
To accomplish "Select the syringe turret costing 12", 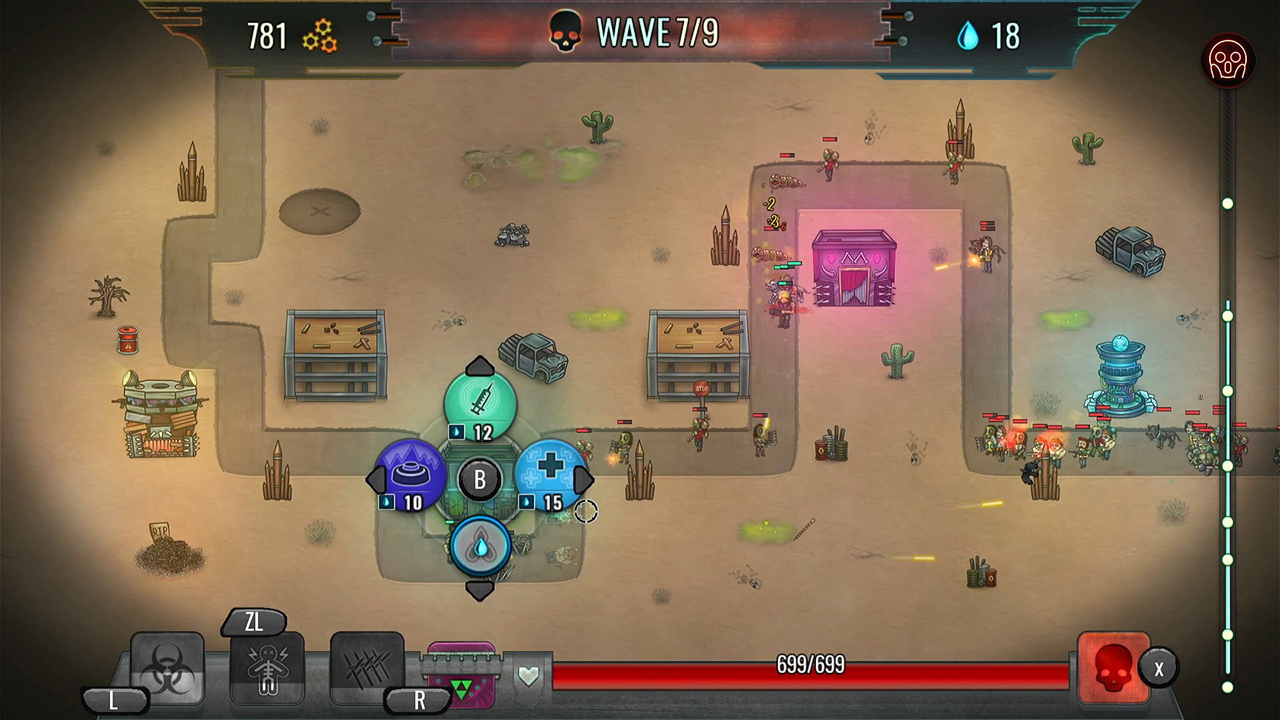I will [480, 400].
